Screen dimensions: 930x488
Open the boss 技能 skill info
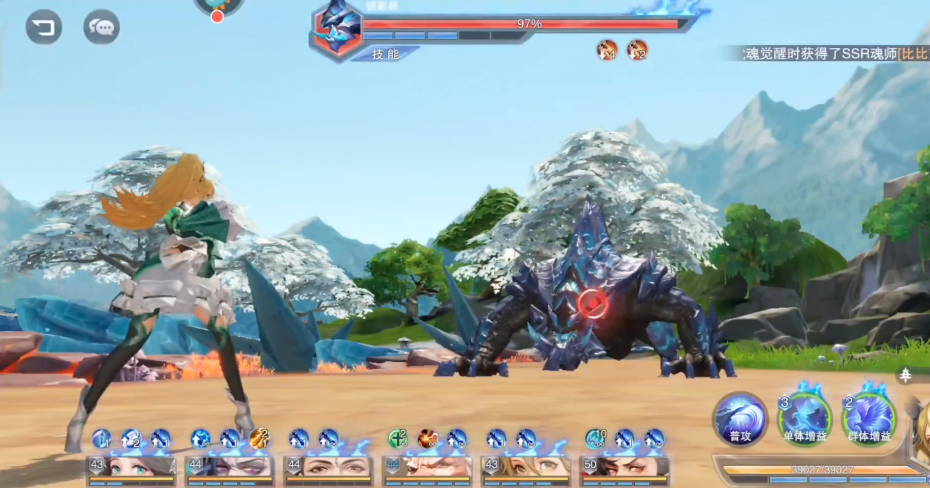(x=385, y=54)
